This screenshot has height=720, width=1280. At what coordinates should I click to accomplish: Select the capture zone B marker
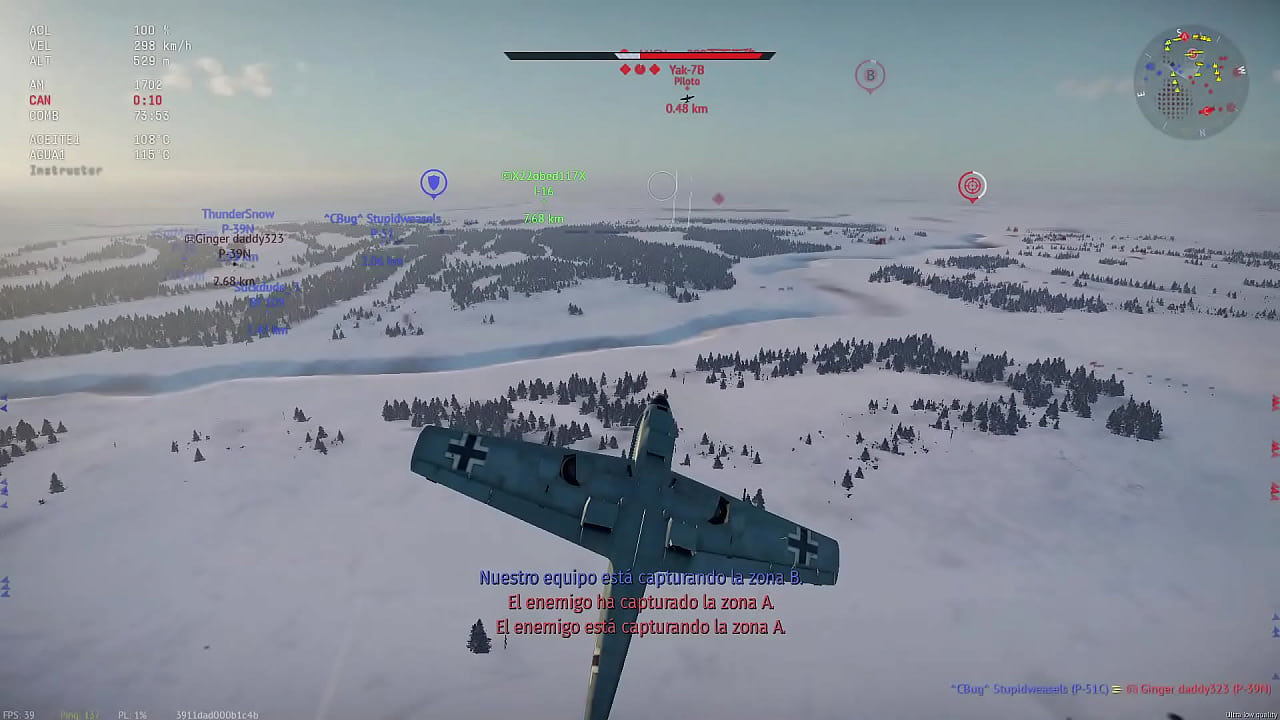(x=870, y=75)
